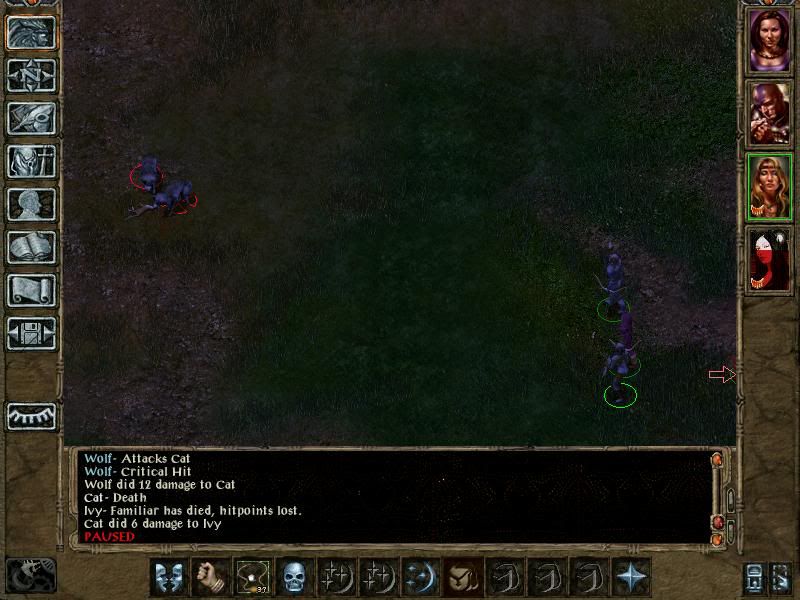Choose the fist attack slot
The height and width of the screenshot is (600, 800).
(x=209, y=577)
